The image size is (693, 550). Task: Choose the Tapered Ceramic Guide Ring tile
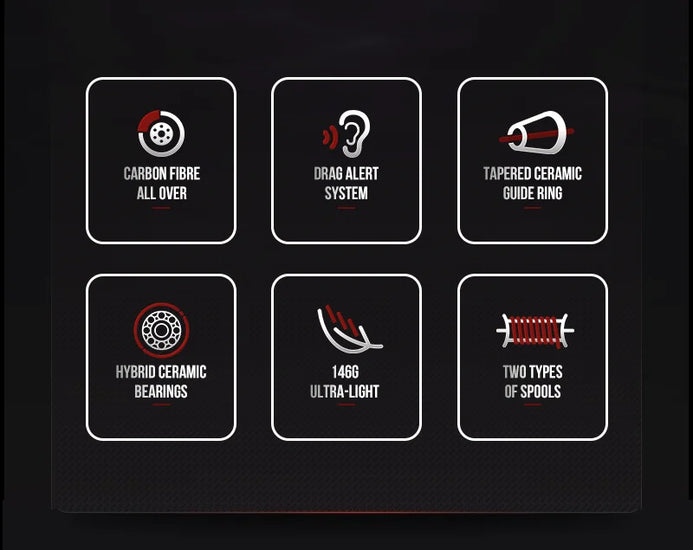coord(532,161)
